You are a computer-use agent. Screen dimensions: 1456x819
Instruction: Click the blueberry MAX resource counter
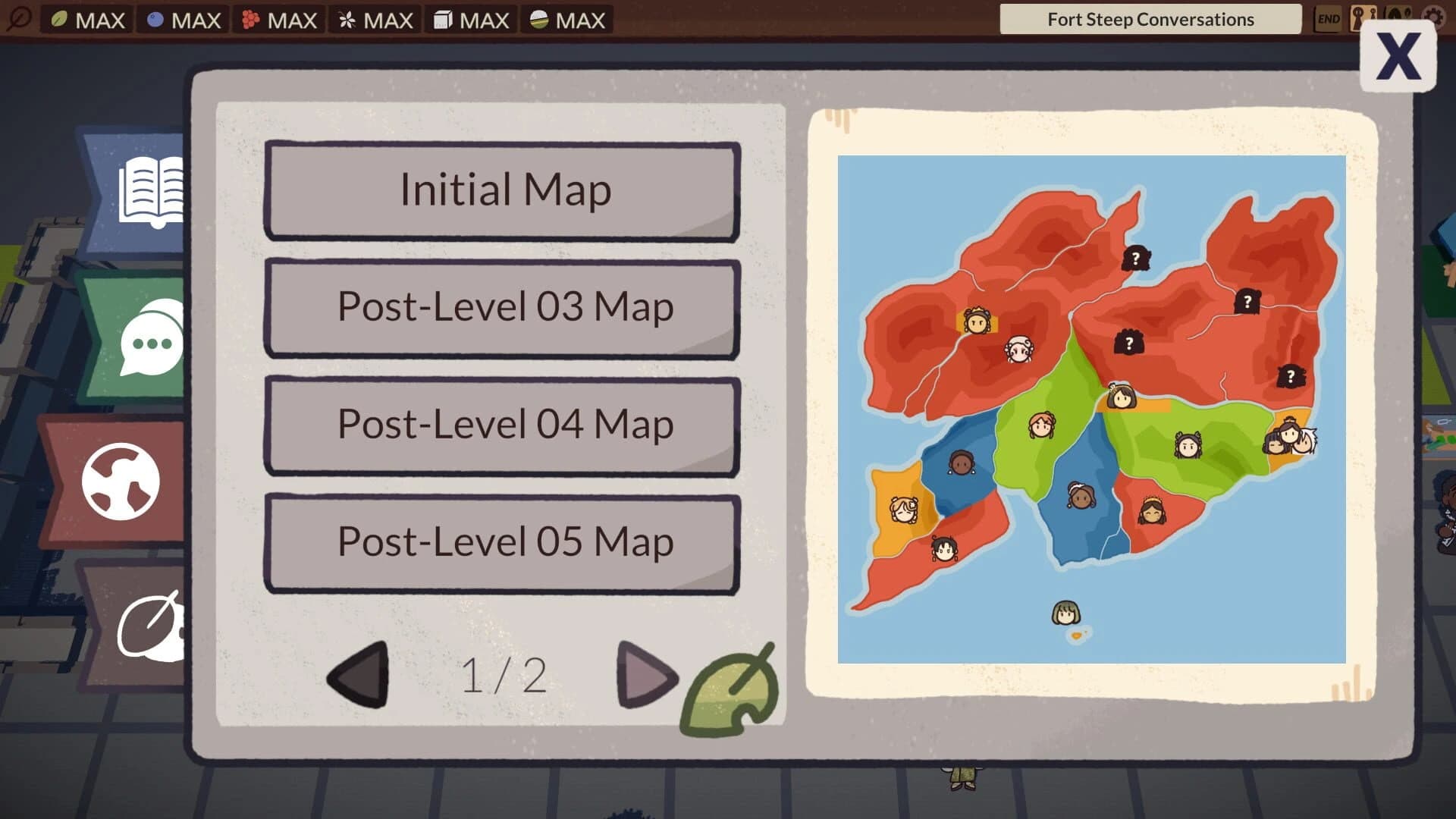pos(182,20)
